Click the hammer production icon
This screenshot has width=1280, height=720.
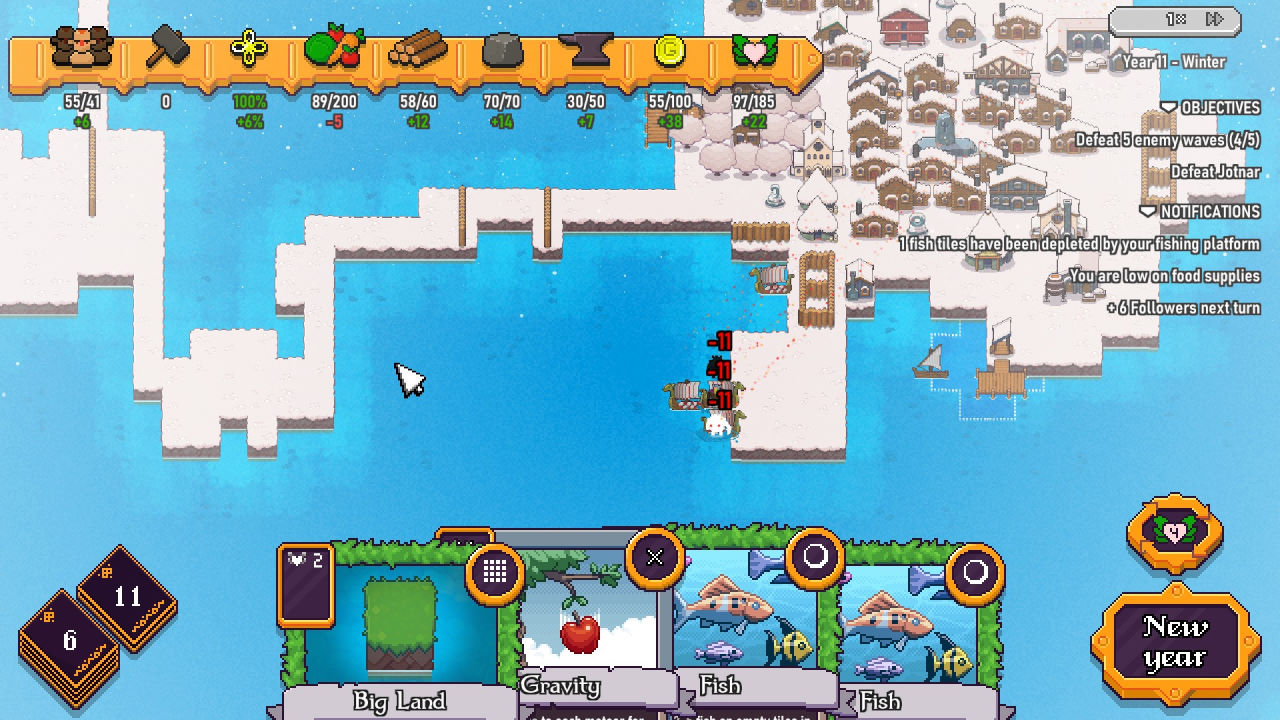(x=167, y=48)
